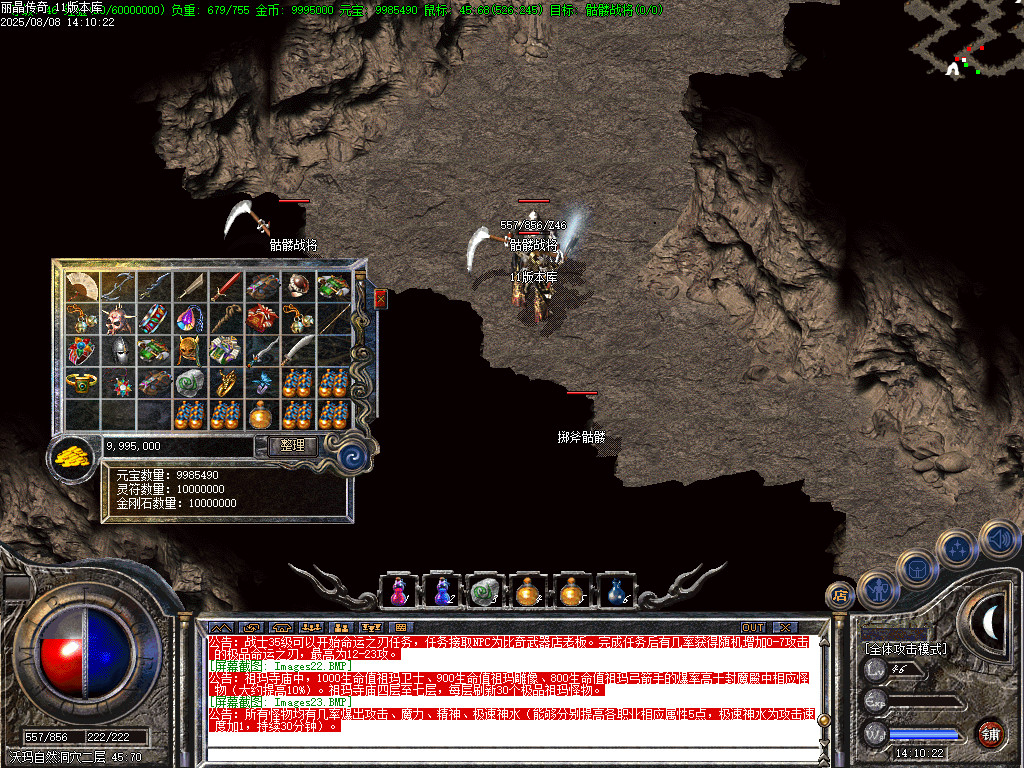Click the OUT button on the chat bar
The image size is (1024, 768).
click(752, 627)
